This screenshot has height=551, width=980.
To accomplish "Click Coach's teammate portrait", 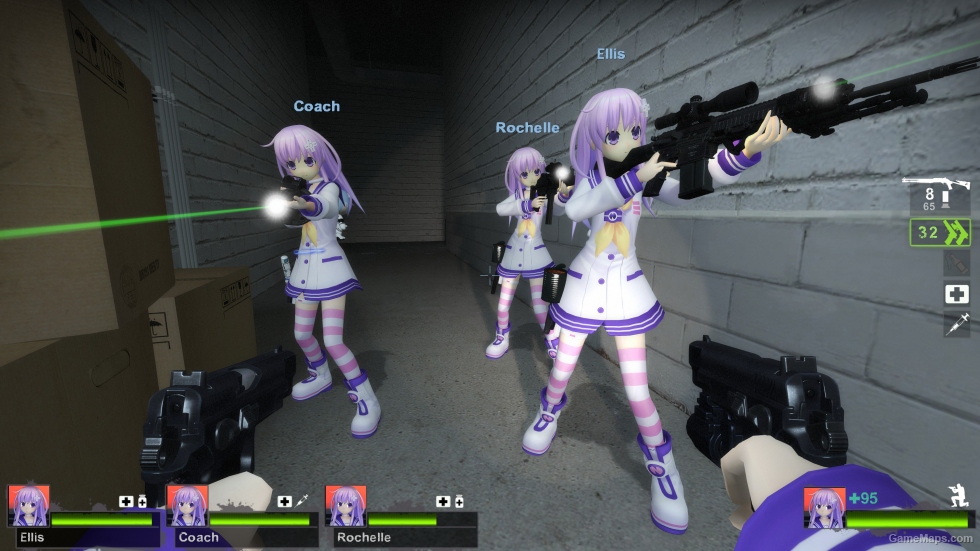I will [x=187, y=506].
